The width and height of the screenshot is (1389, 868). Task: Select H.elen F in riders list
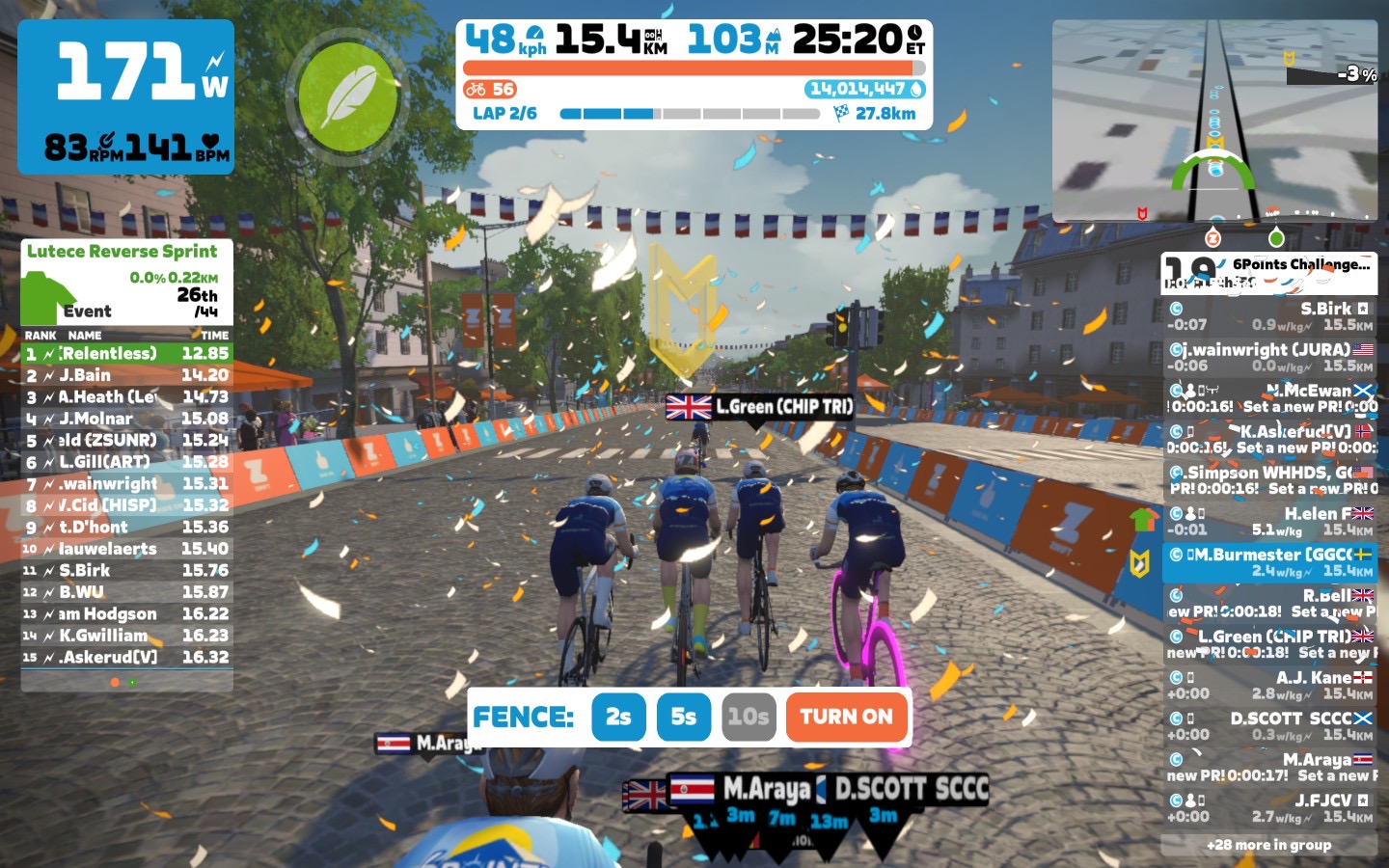coord(1269,521)
